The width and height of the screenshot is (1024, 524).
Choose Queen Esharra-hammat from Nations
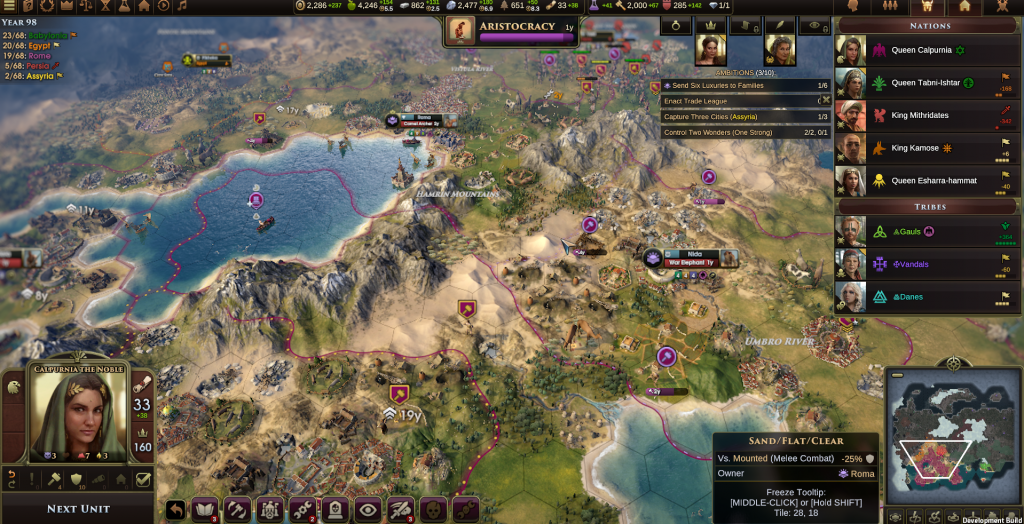[x=928, y=181]
